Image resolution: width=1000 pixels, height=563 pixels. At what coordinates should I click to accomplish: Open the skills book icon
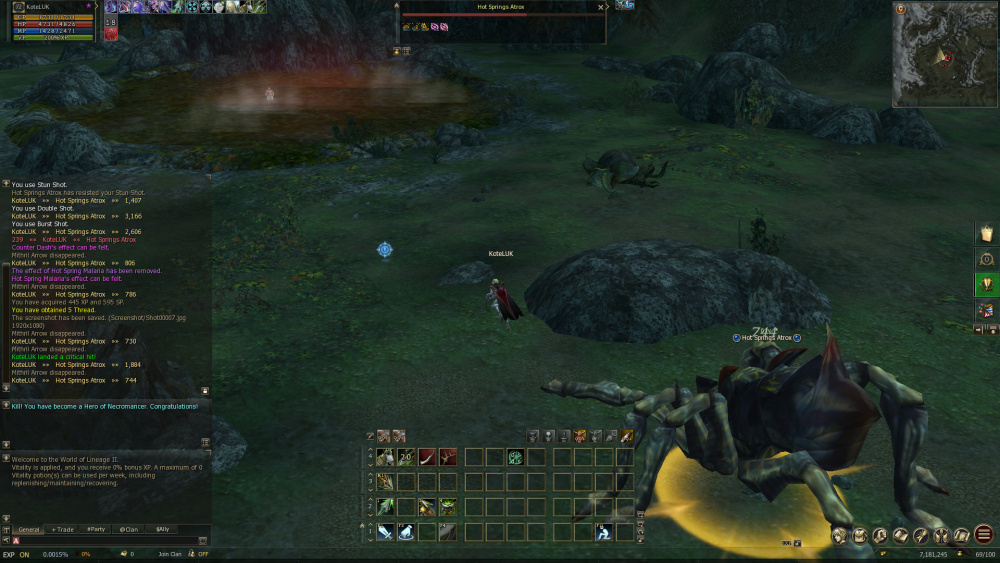point(901,536)
